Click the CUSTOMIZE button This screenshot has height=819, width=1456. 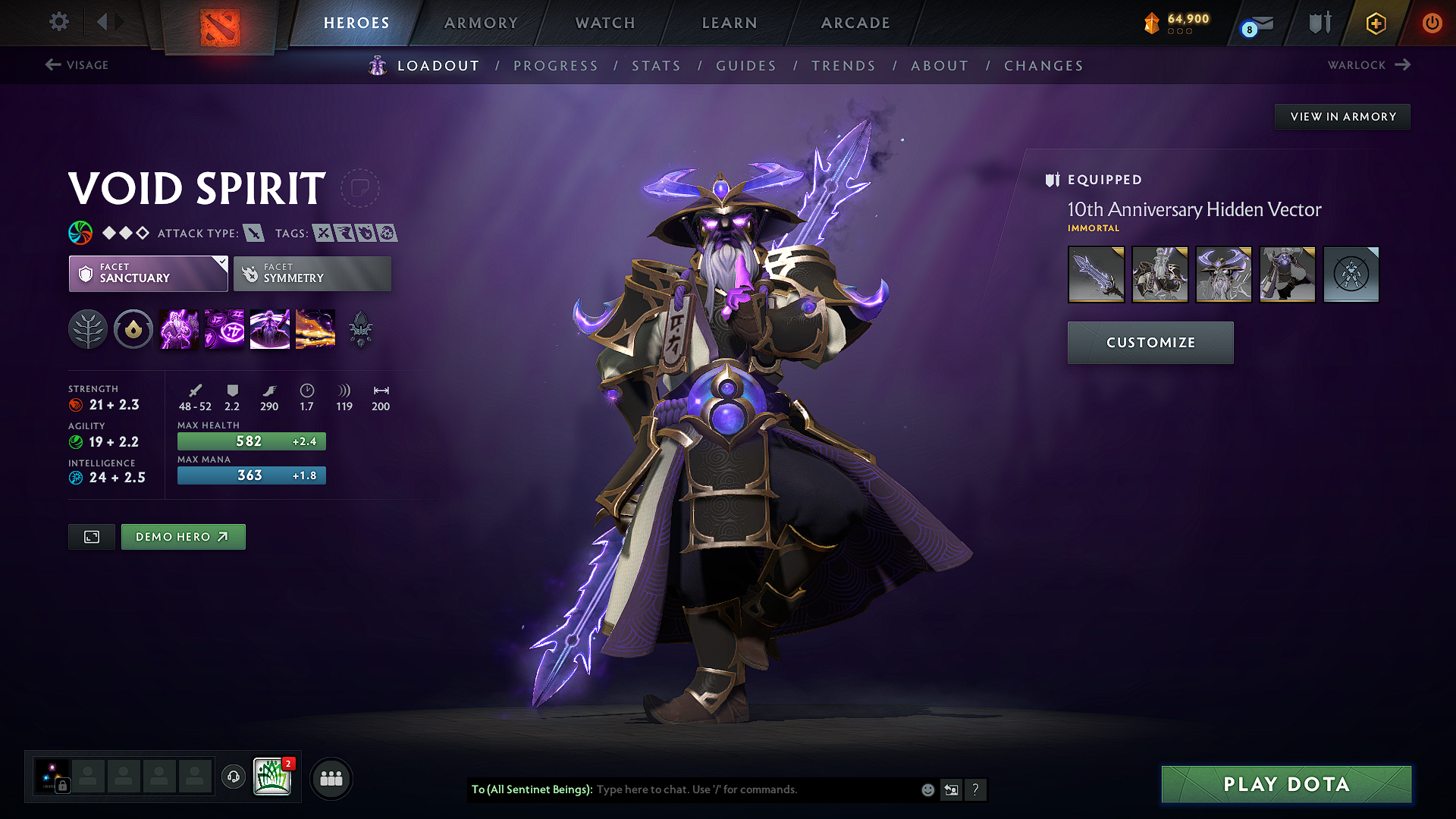1150,342
